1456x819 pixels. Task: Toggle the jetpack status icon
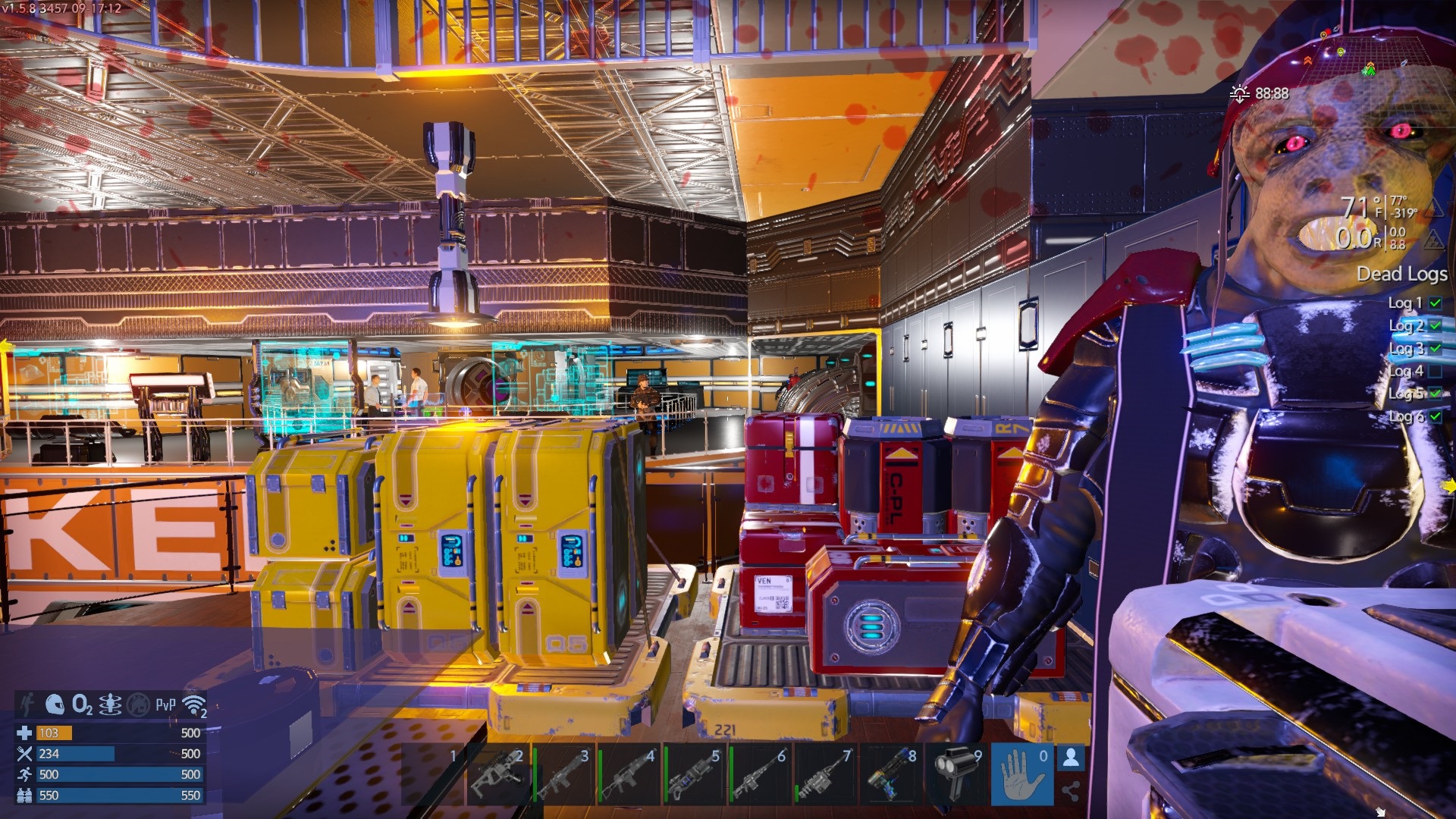[x=111, y=704]
